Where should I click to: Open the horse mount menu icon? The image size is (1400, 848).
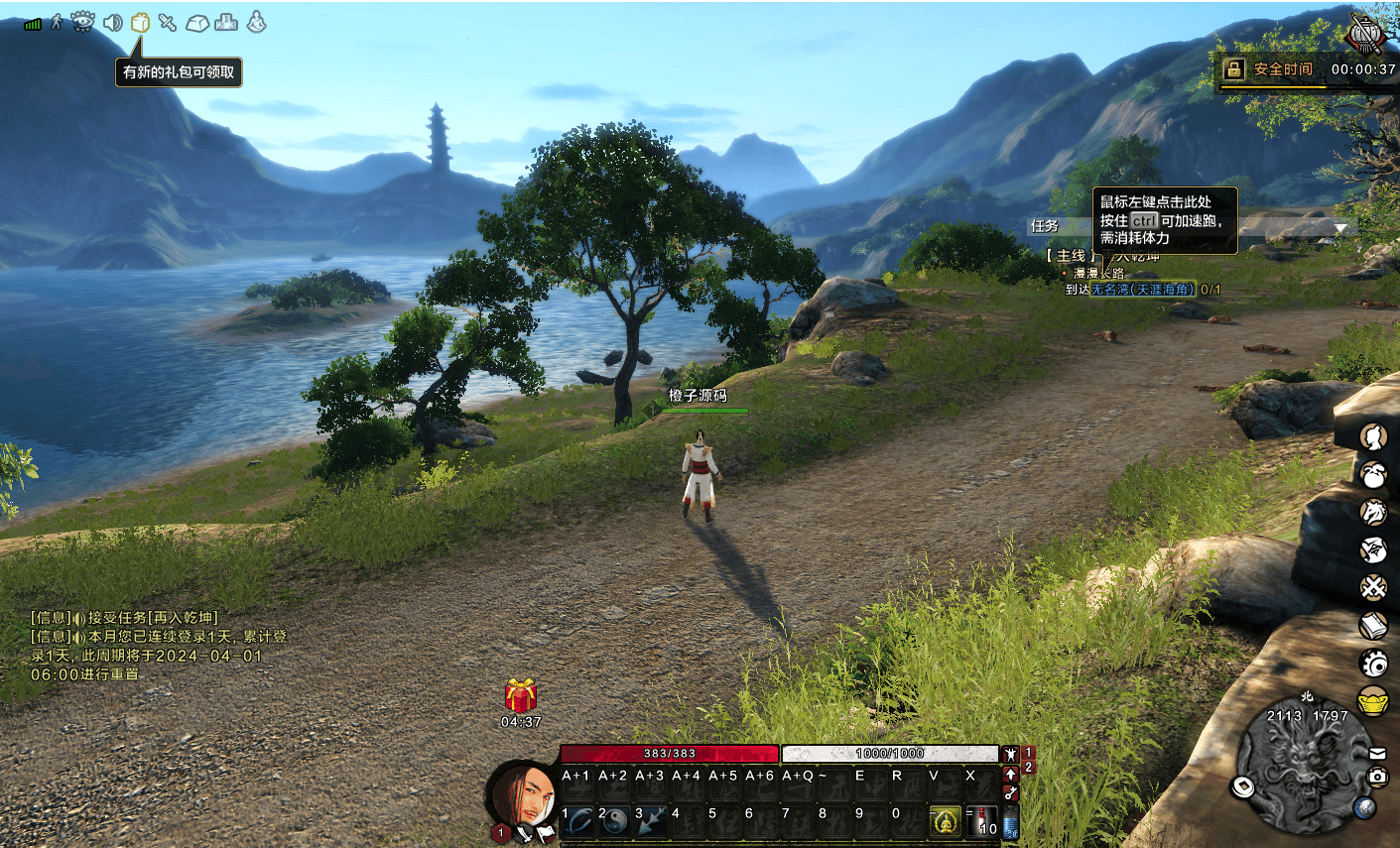[x=1373, y=513]
